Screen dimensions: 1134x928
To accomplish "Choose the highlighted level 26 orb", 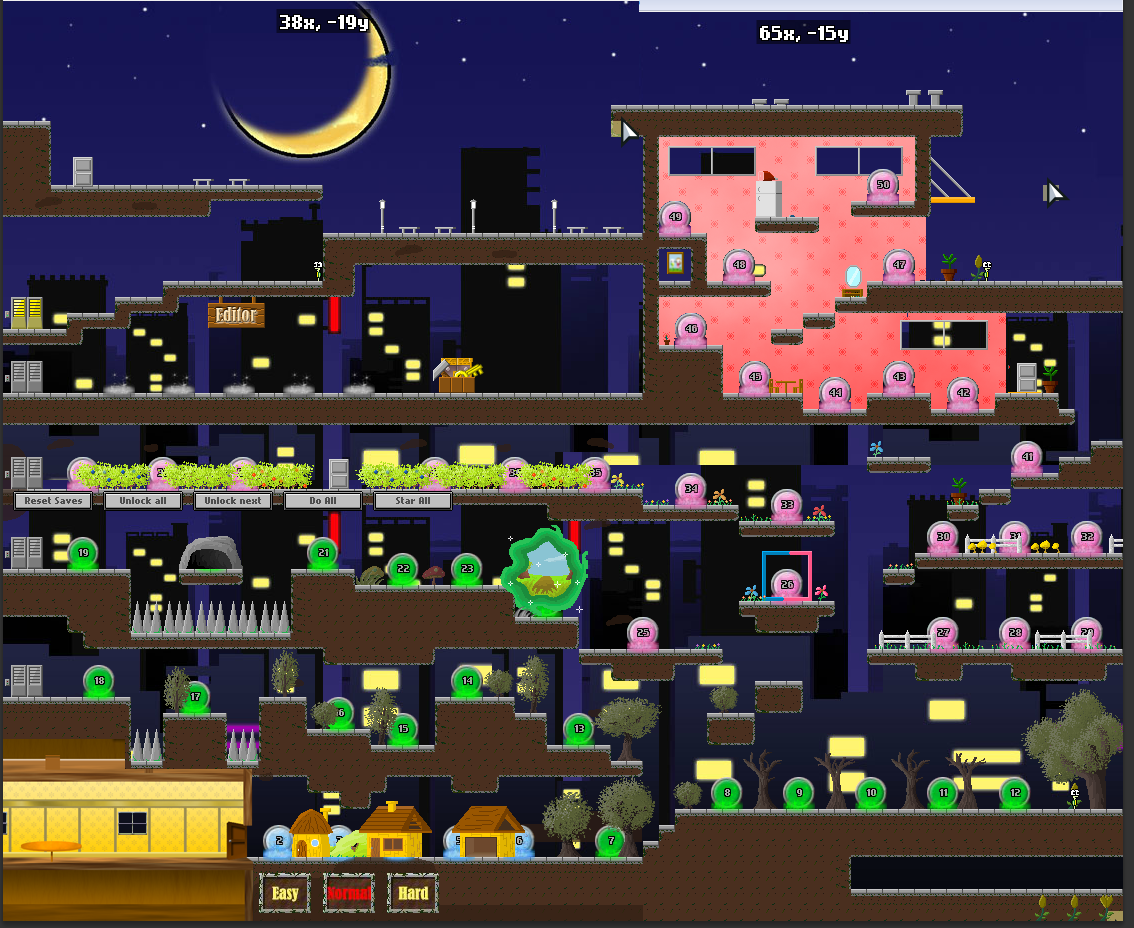I will click(x=787, y=585).
